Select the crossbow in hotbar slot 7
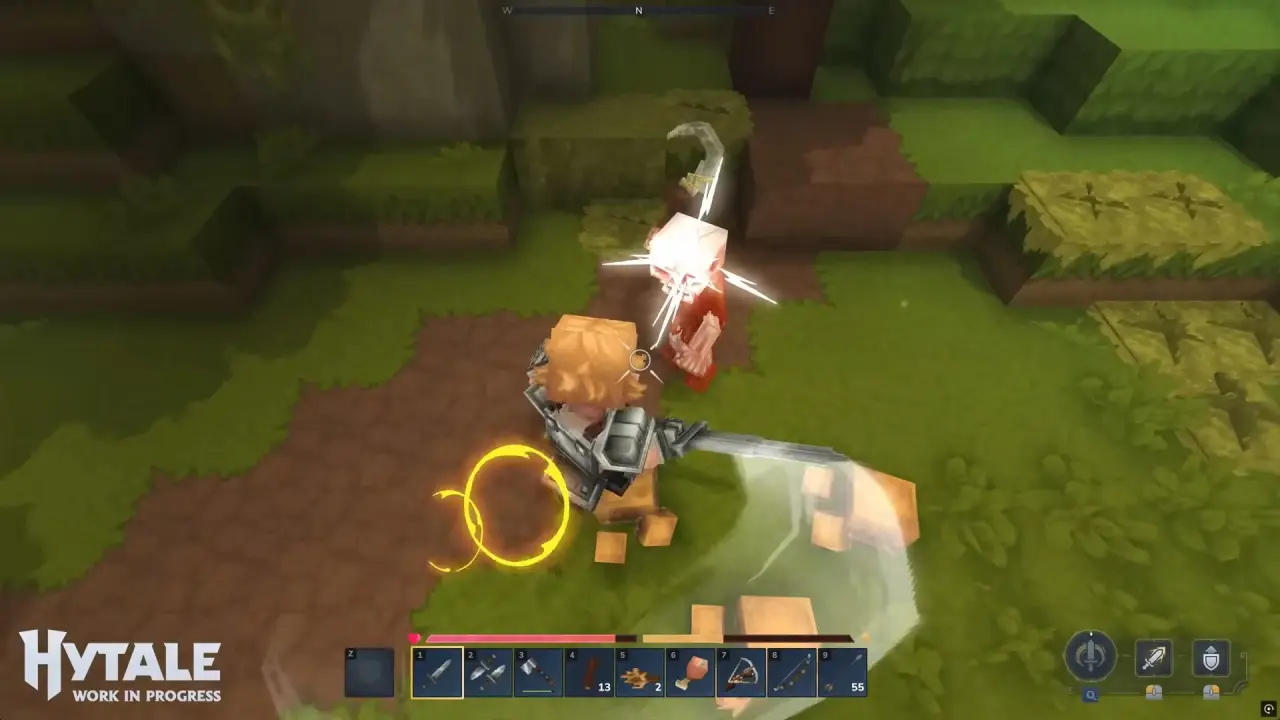The width and height of the screenshot is (1280, 720). pos(742,672)
